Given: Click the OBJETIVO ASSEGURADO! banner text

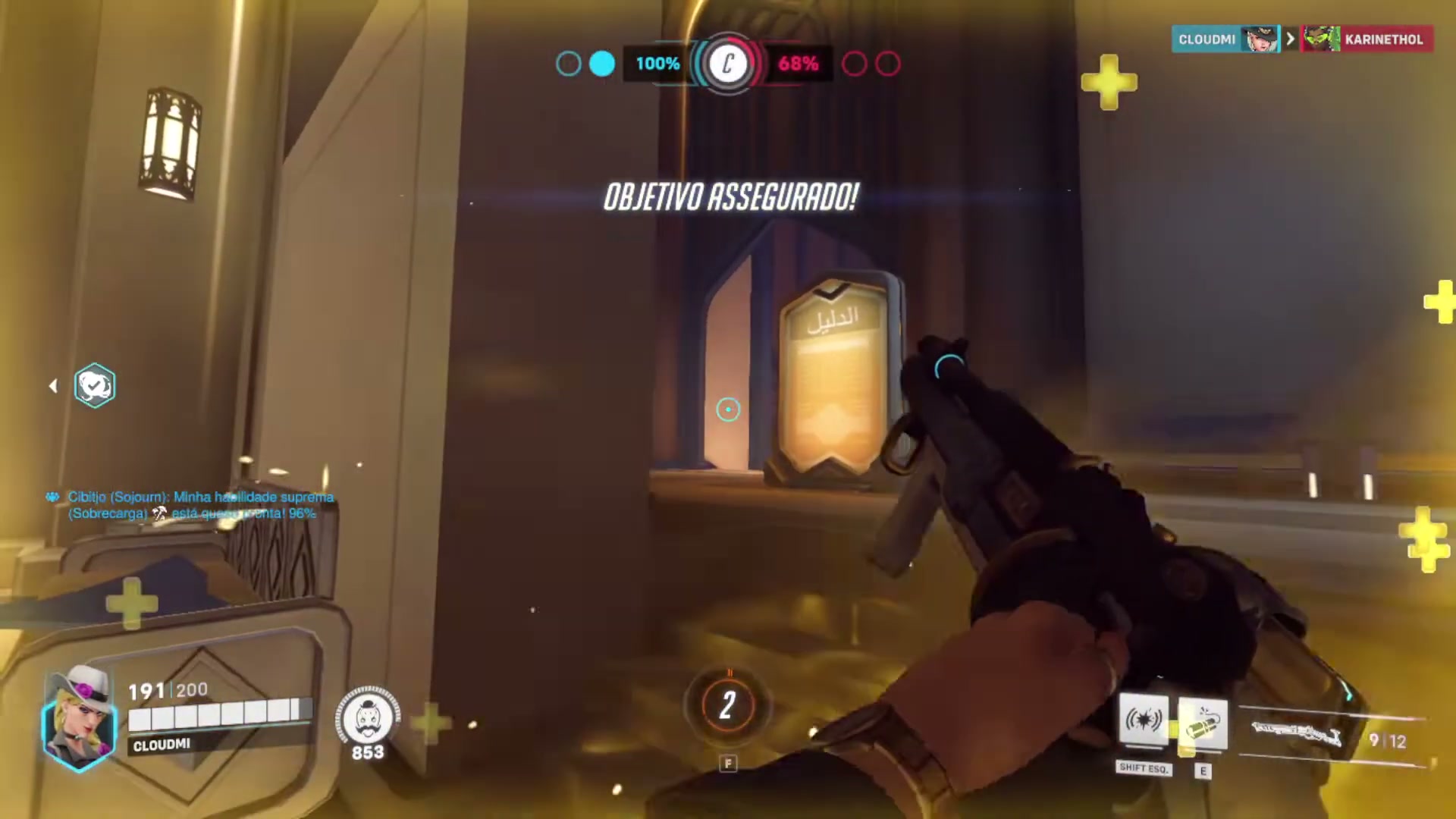Looking at the screenshot, I should point(730,198).
